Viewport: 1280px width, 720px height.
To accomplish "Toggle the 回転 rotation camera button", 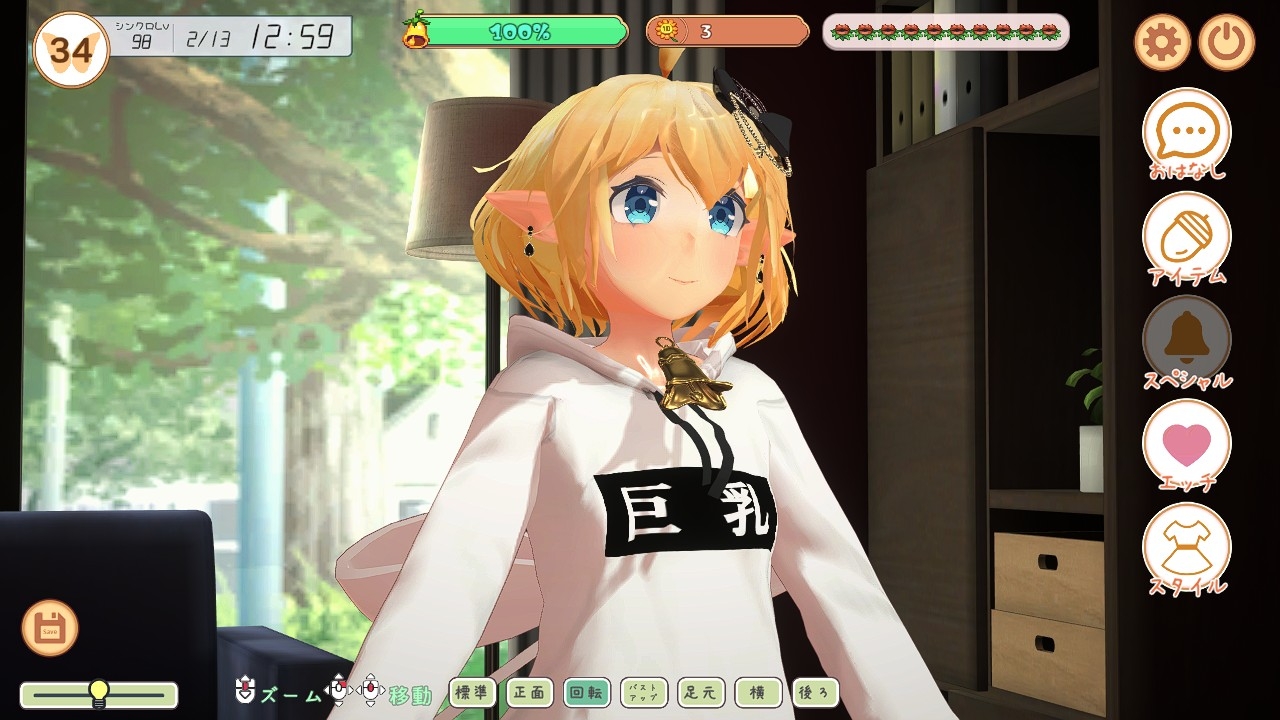I will tap(586, 692).
